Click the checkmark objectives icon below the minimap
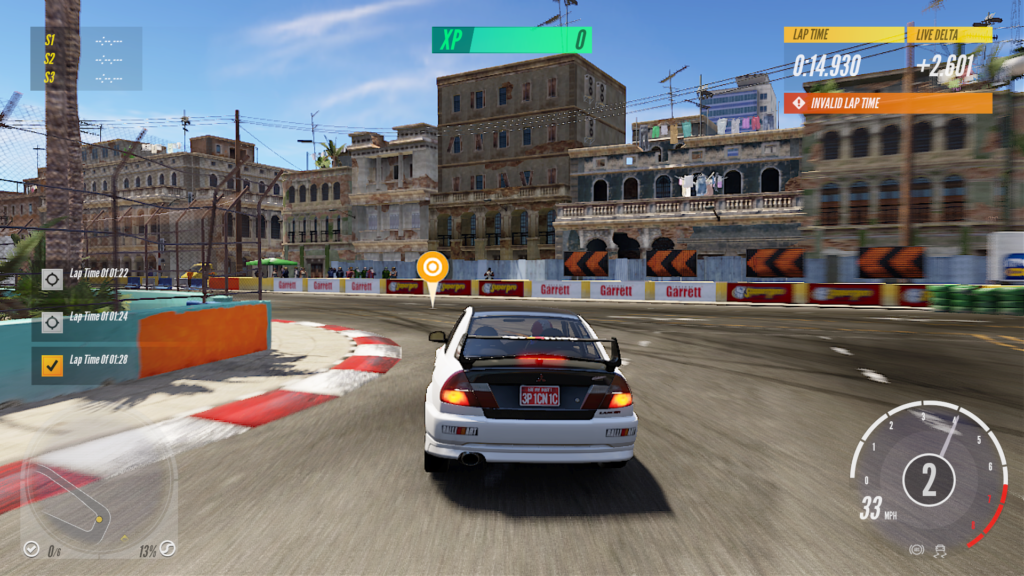The height and width of the screenshot is (576, 1024). (x=32, y=549)
